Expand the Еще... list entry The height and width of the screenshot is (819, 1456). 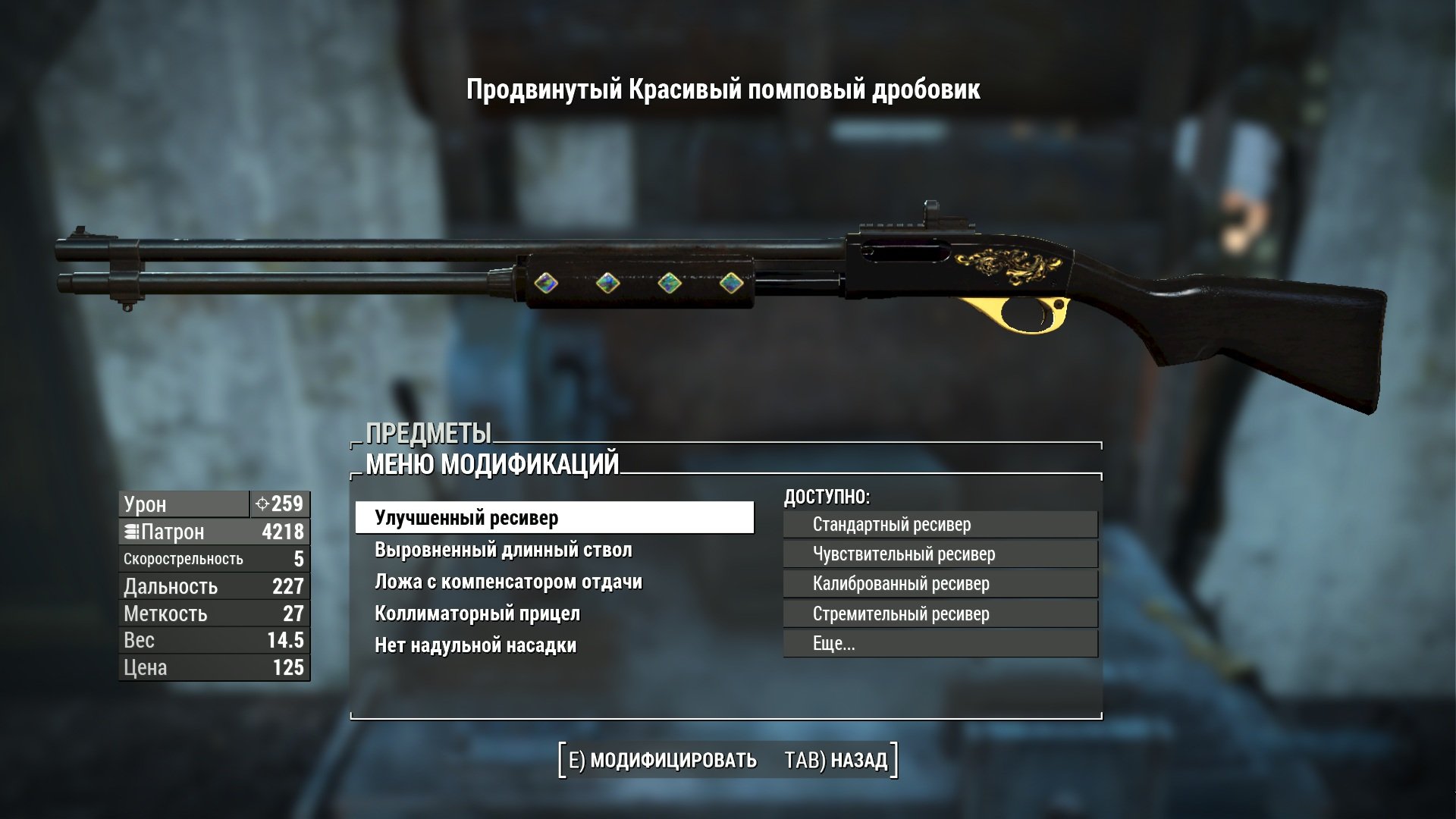(940, 644)
